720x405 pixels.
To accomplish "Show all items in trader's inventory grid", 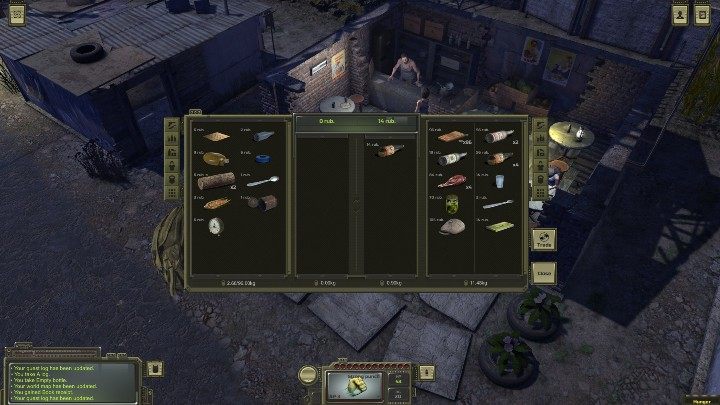I will [541, 194].
